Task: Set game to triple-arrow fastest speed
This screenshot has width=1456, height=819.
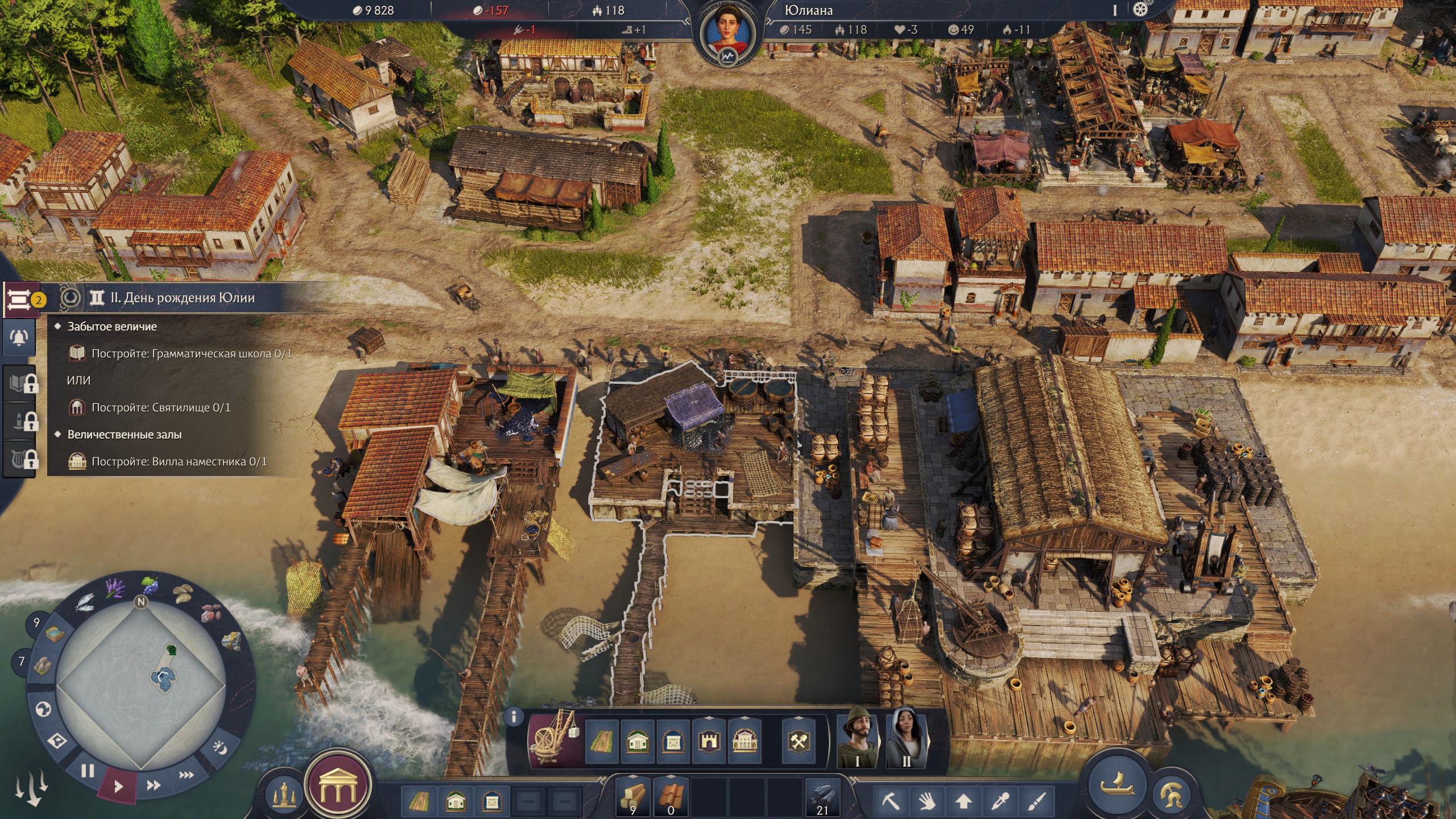Action: tap(187, 775)
